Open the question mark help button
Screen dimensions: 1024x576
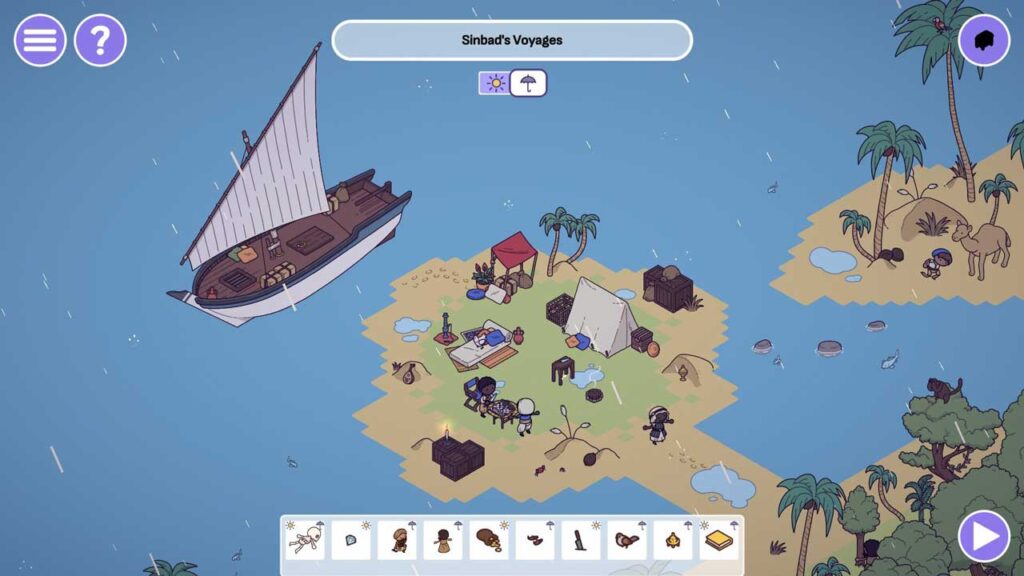click(100, 41)
